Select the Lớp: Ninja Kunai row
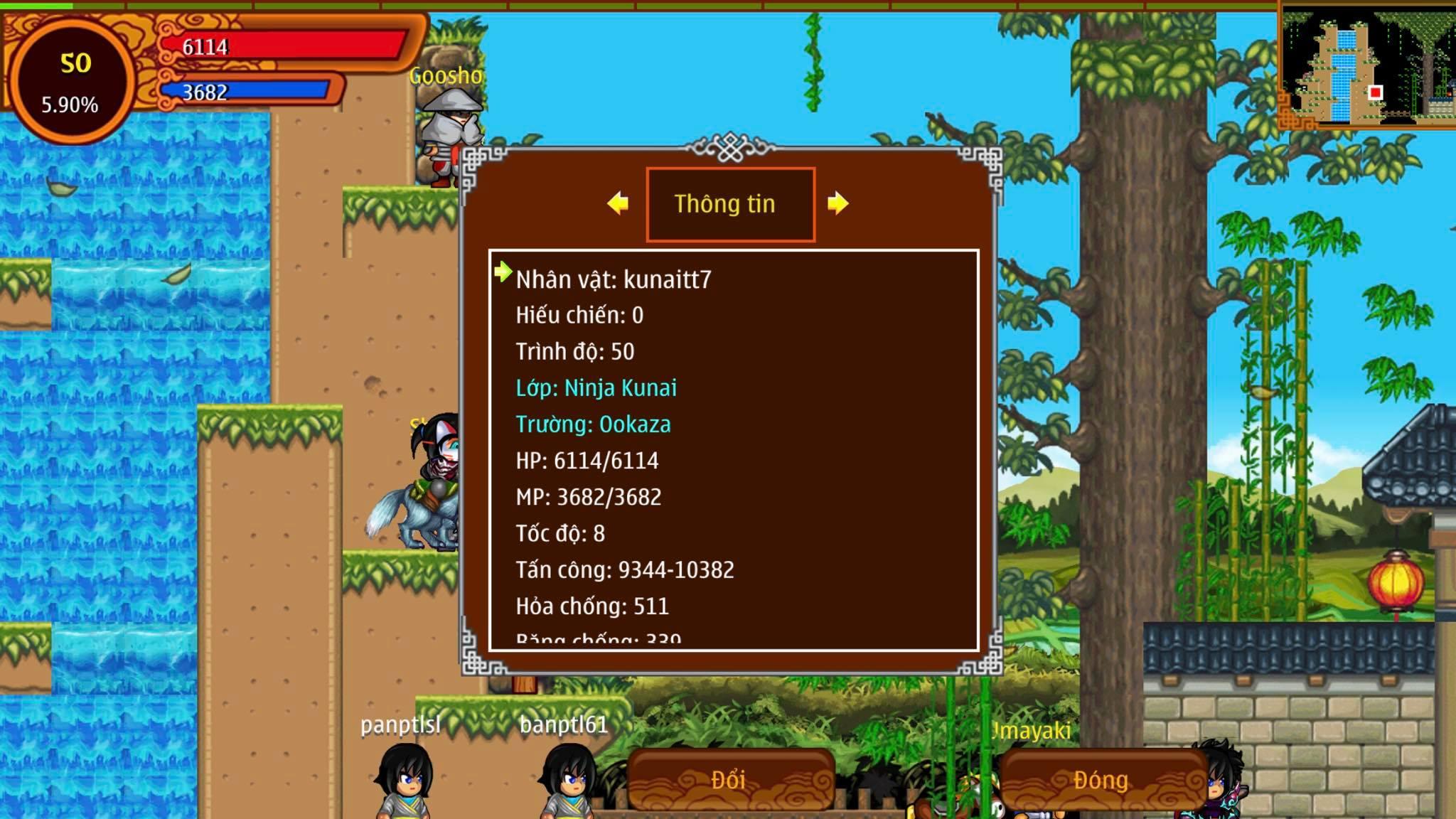Screen dimensions: 1456x819 pos(596,388)
